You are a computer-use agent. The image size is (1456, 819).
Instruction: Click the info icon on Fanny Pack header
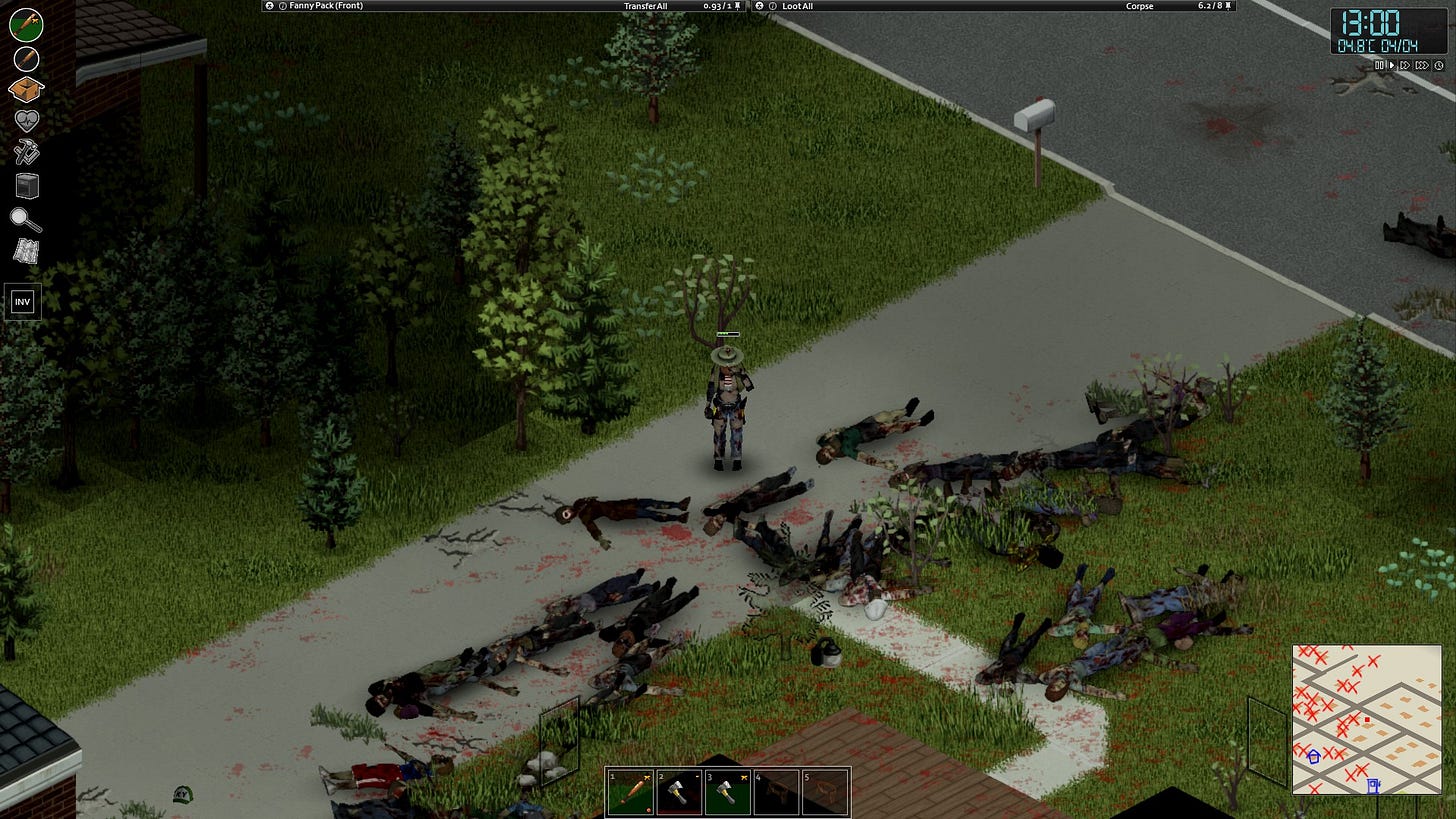pos(283,6)
